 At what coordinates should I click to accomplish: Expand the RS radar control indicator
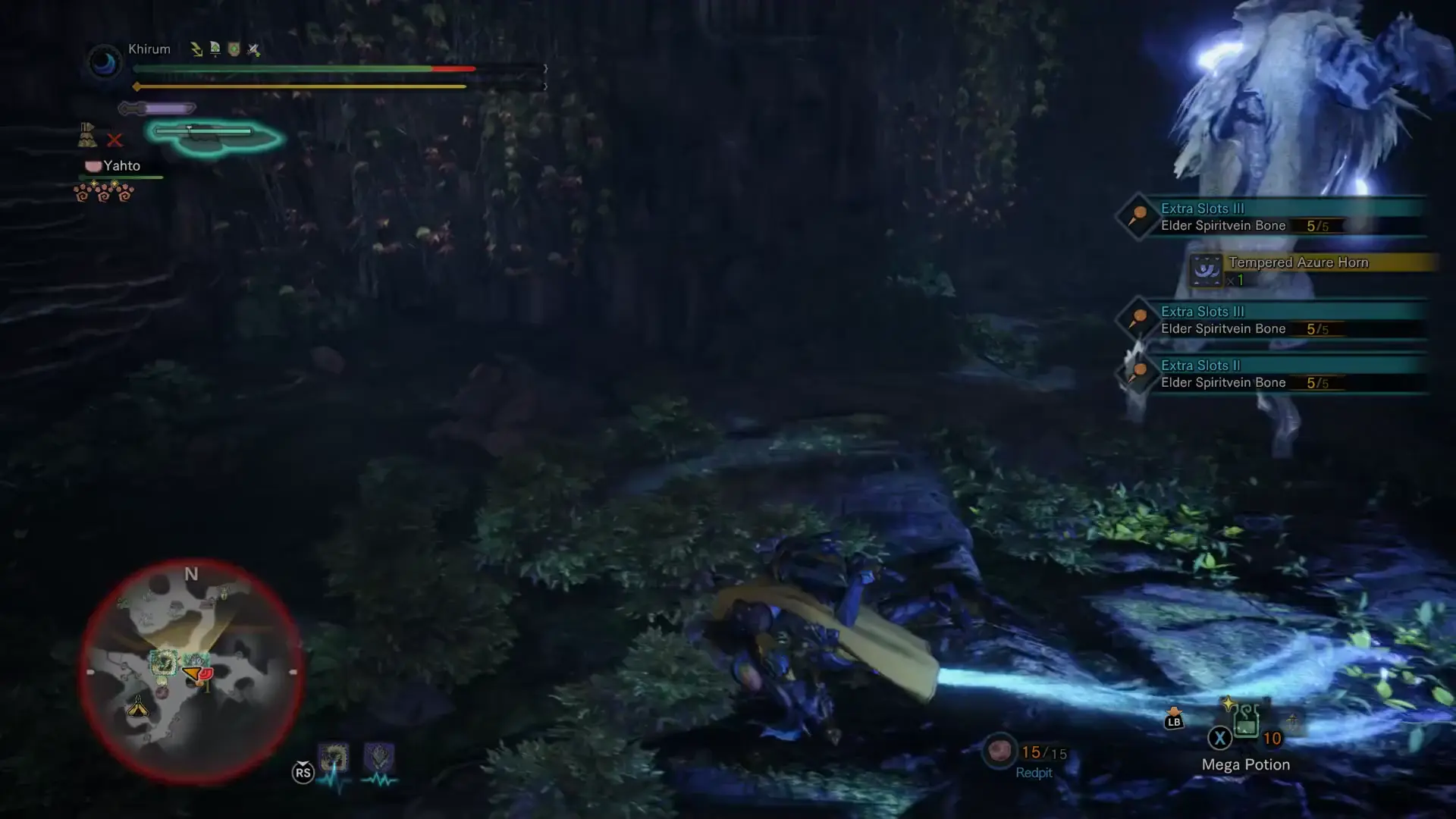[x=303, y=772]
